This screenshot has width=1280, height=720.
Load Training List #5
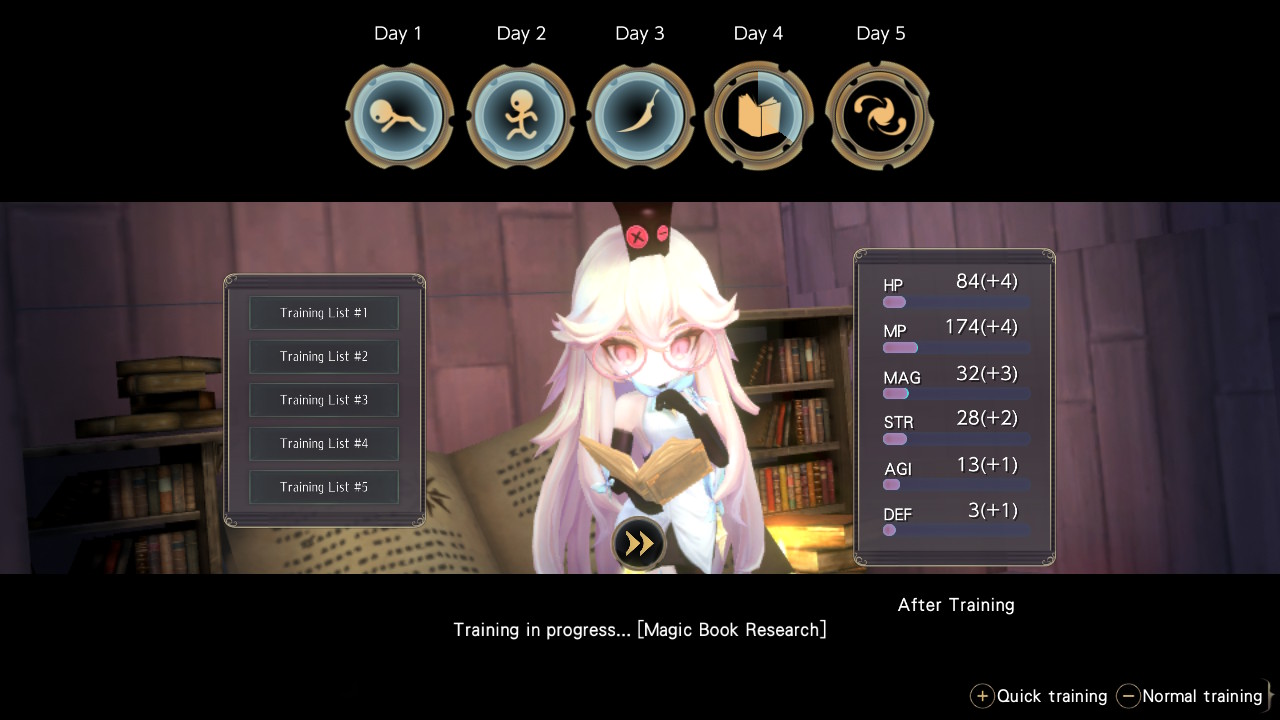click(324, 487)
